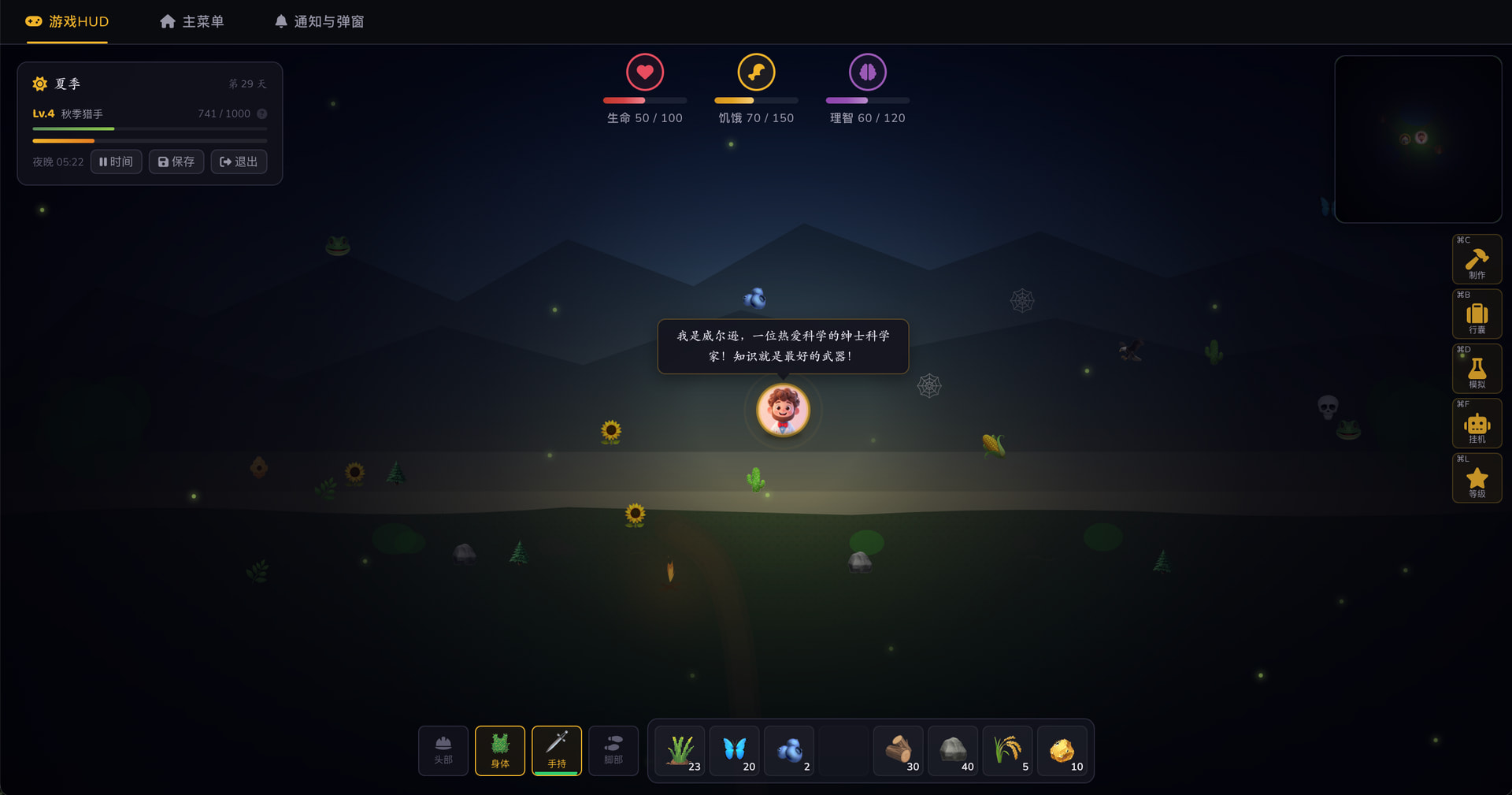Open the 行囊 backpack

pyautogui.click(x=1477, y=314)
